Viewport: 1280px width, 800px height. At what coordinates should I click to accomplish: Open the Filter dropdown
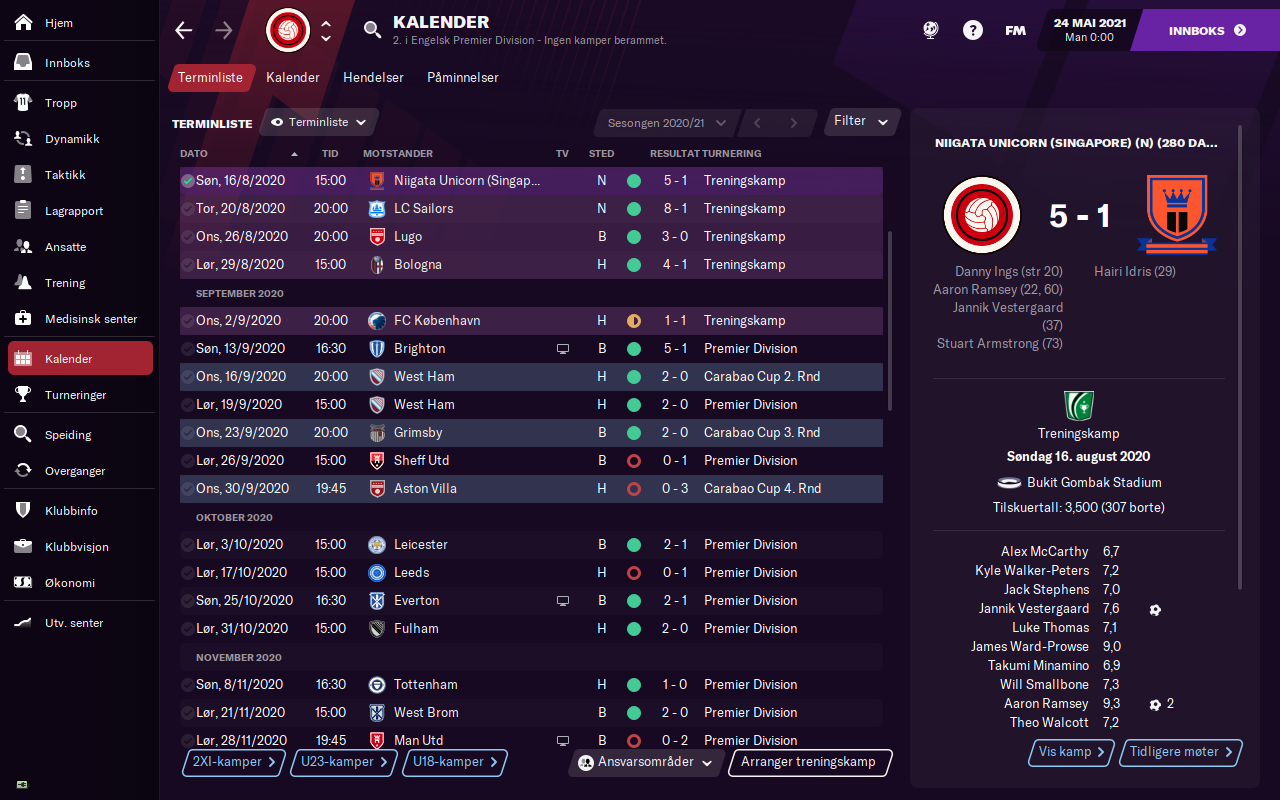tap(861, 121)
